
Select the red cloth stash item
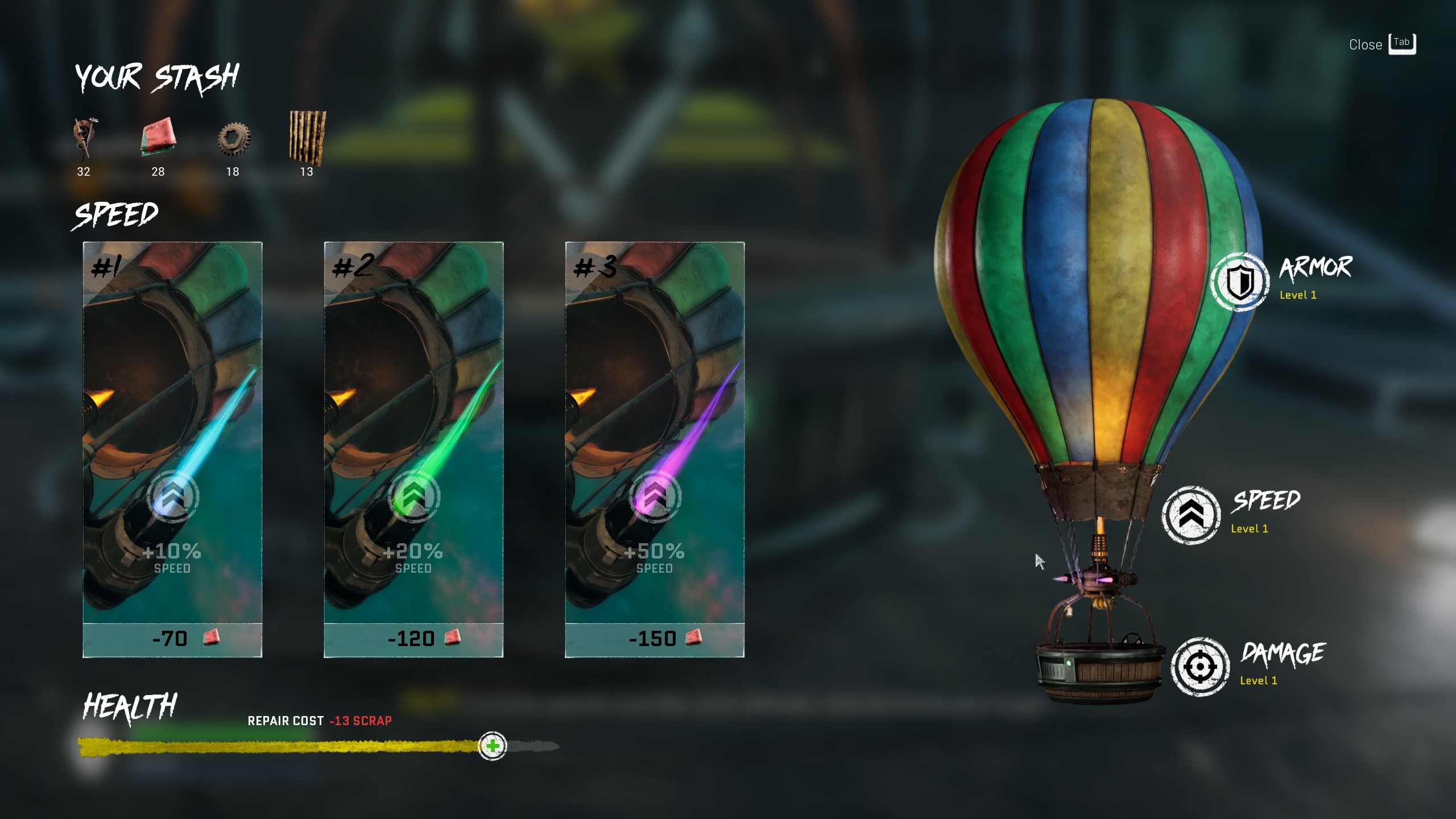click(x=158, y=137)
